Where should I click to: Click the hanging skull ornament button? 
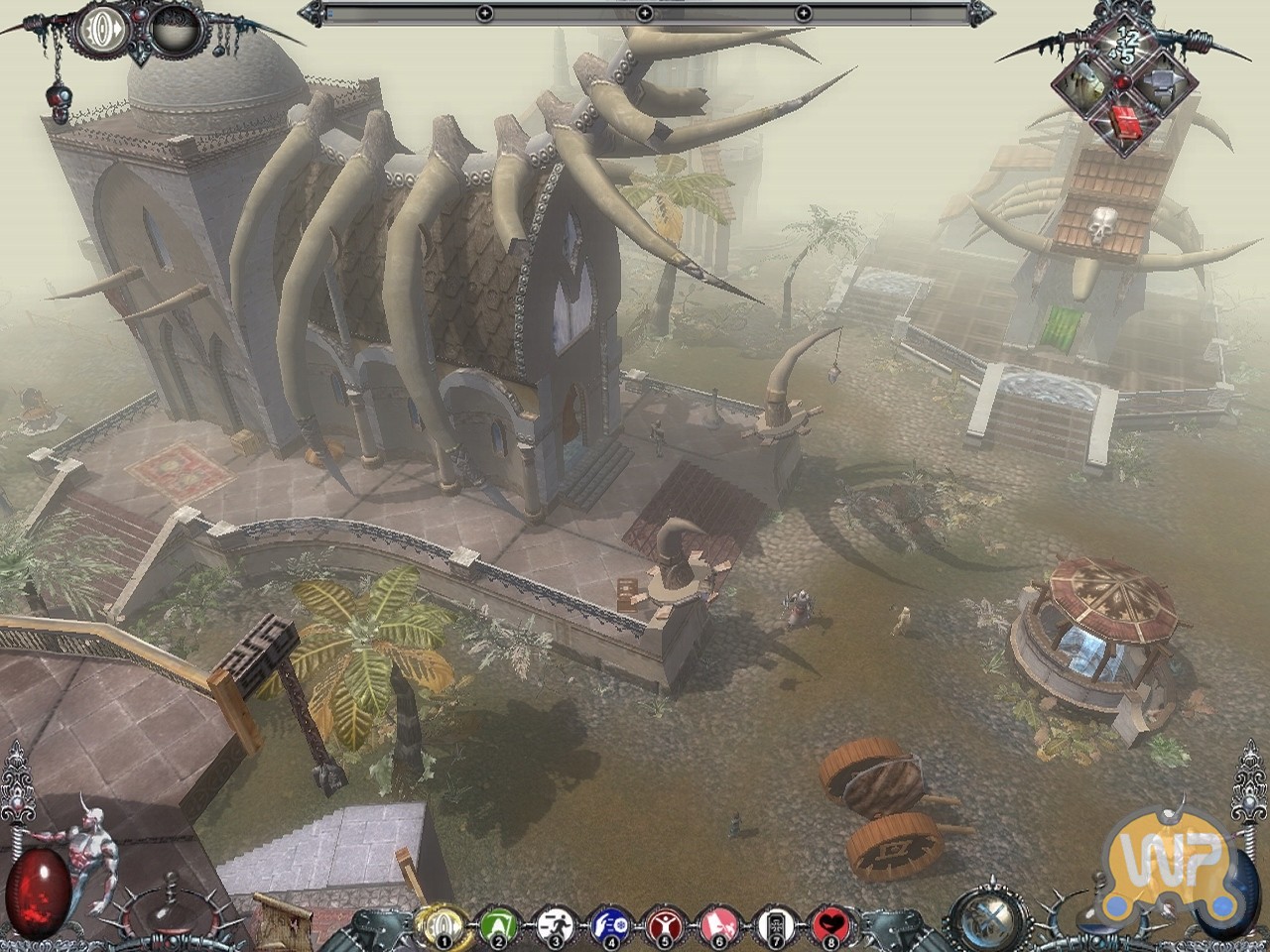pyautogui.click(x=57, y=102)
